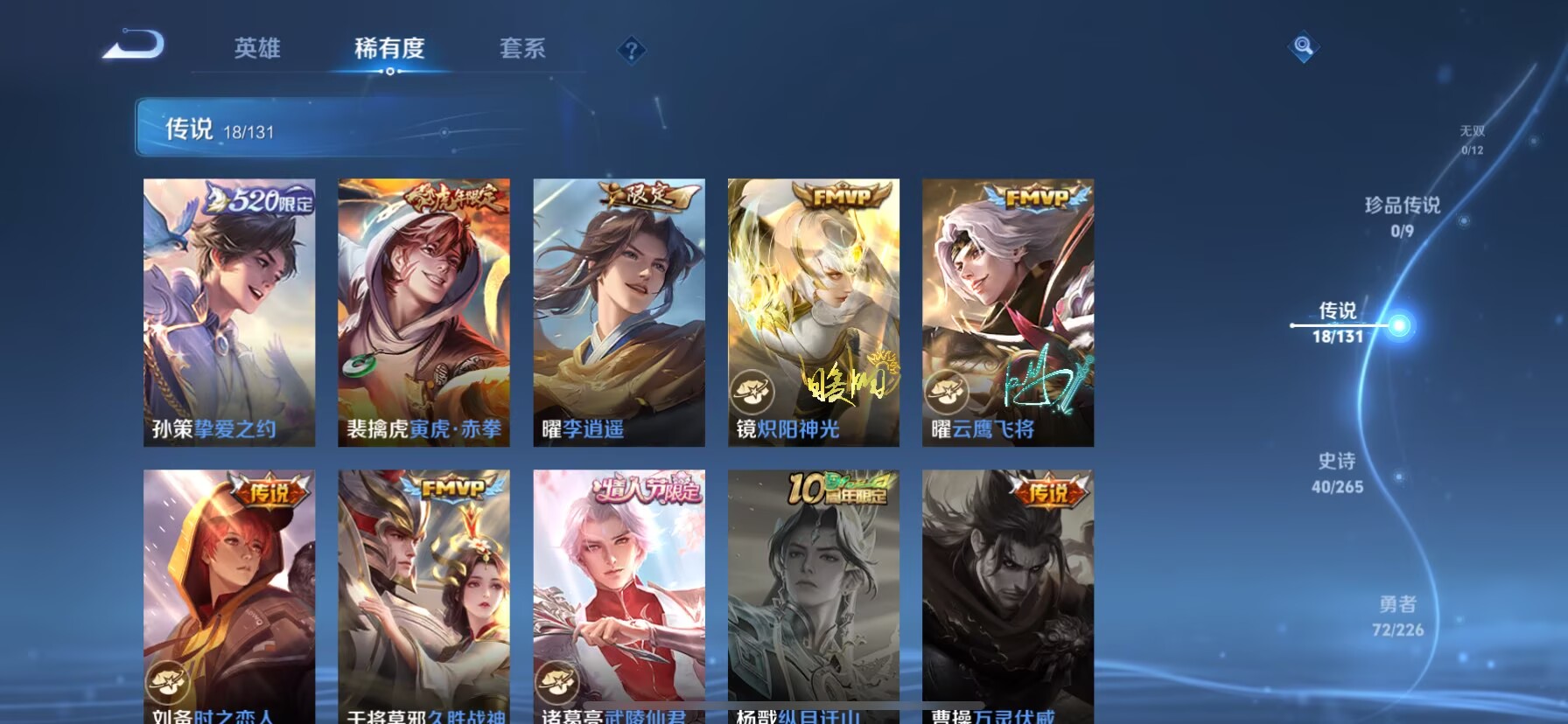Open search using the magnifier icon
Viewport: 1568px width, 724px height.
[1303, 48]
